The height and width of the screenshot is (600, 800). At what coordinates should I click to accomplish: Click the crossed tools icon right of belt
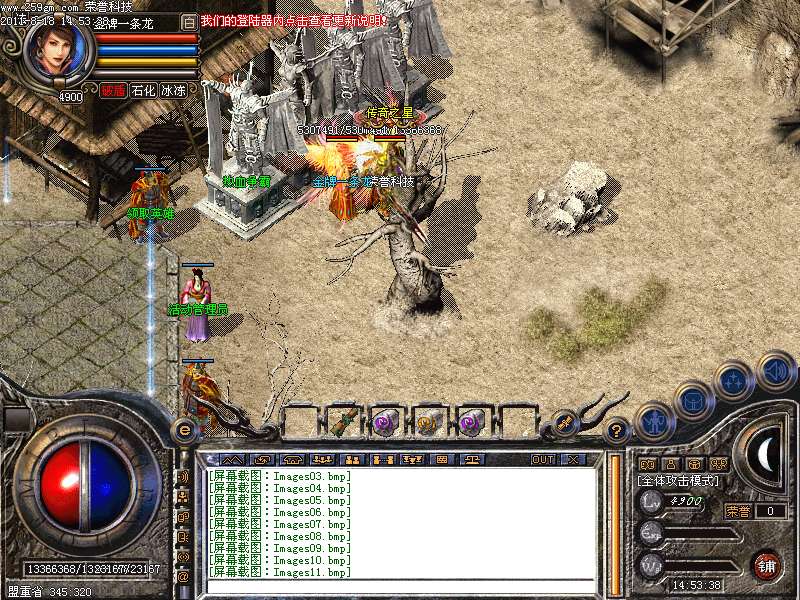click(565, 421)
